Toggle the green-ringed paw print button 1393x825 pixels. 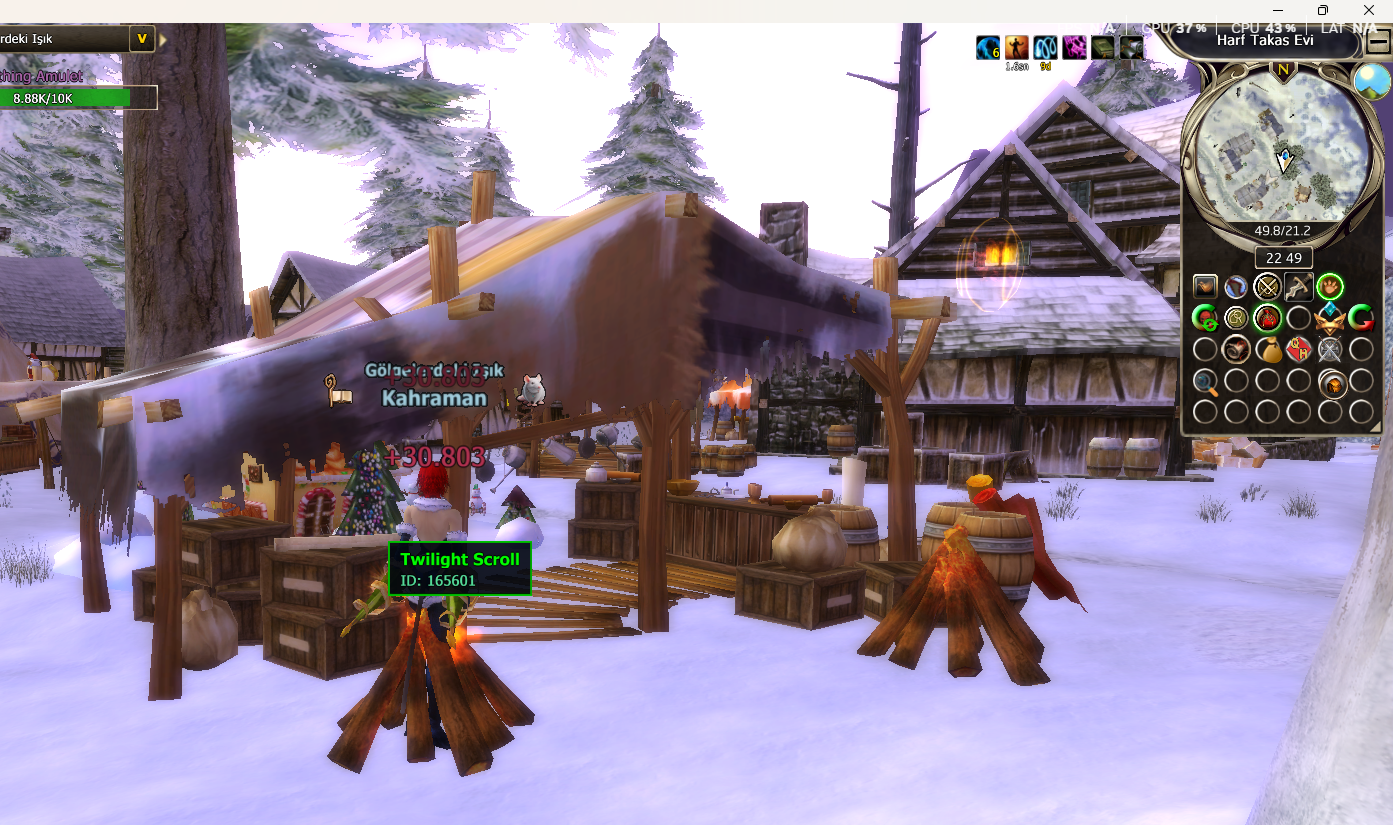1329,287
